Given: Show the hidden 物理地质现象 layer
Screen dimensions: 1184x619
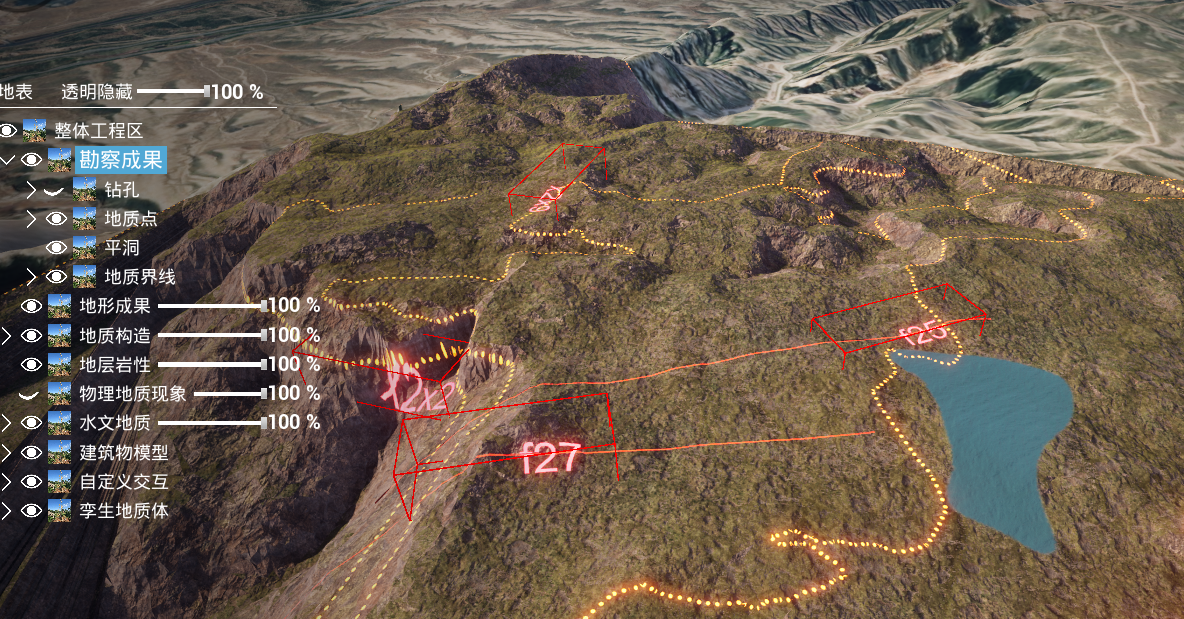Looking at the screenshot, I should tap(31, 394).
